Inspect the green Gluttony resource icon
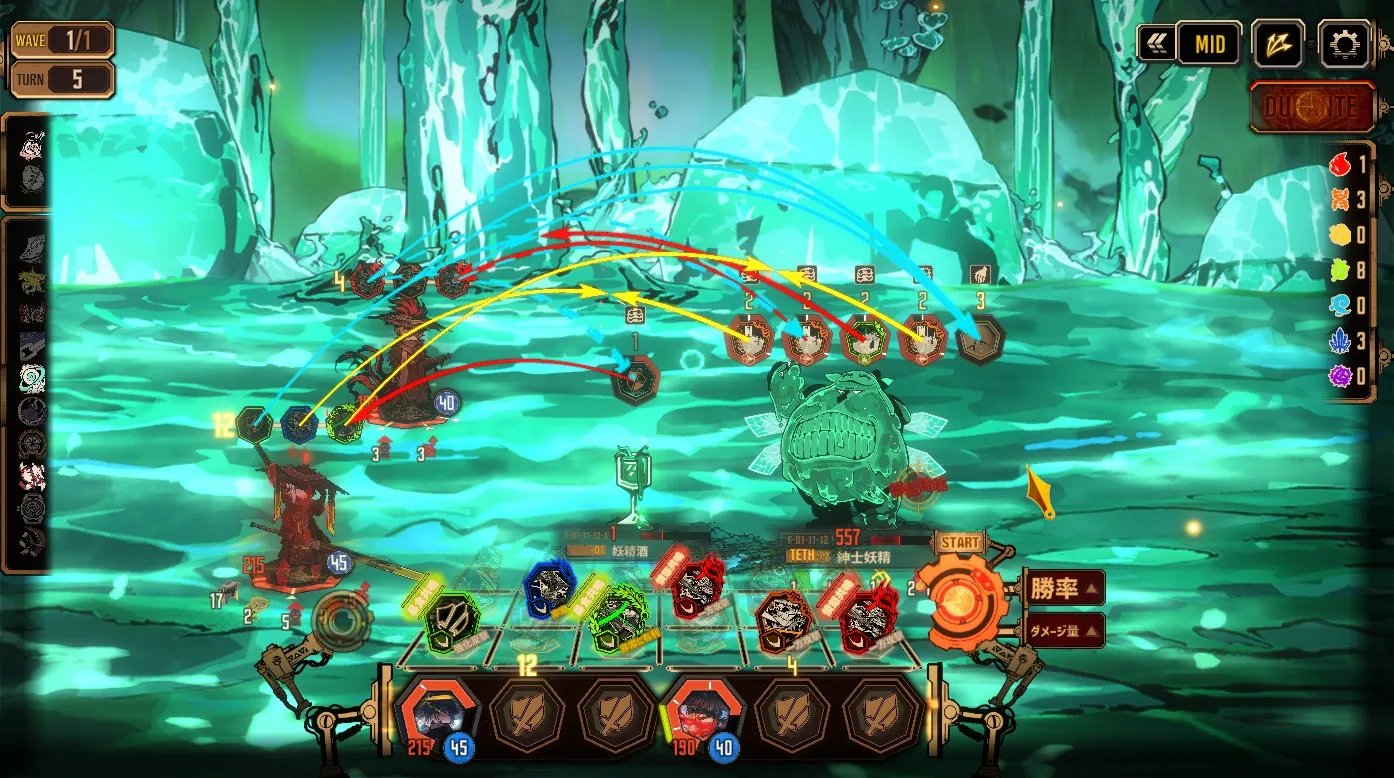 tap(1340, 269)
